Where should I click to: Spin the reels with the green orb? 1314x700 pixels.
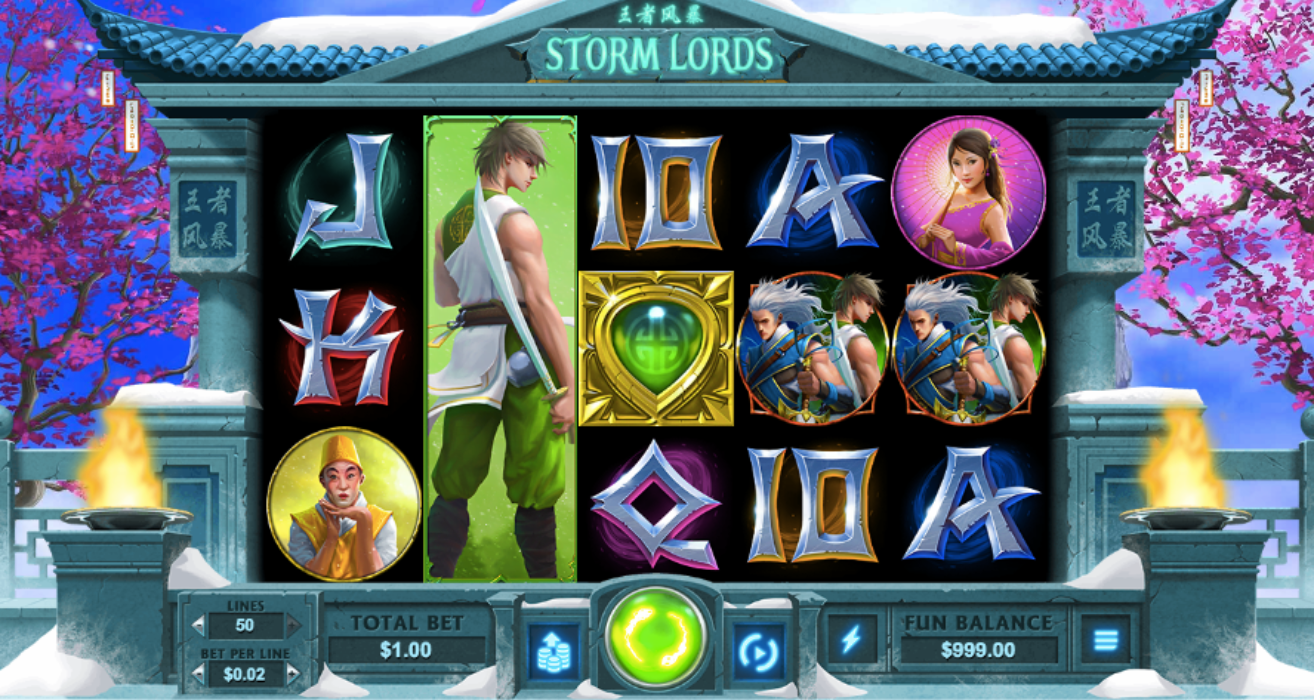(x=655, y=637)
